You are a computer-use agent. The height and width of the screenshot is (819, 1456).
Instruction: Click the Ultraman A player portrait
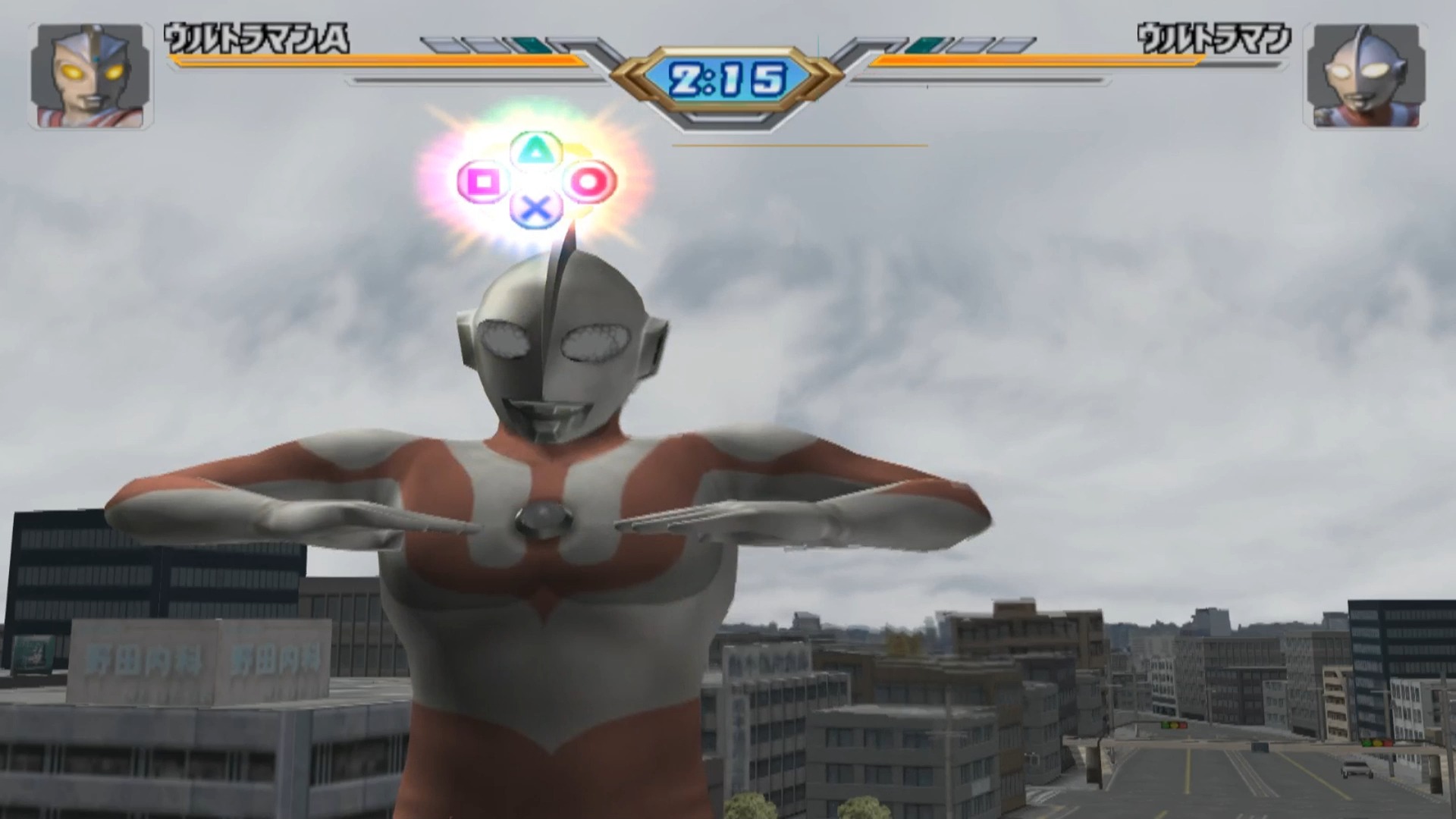pyautogui.click(x=90, y=75)
